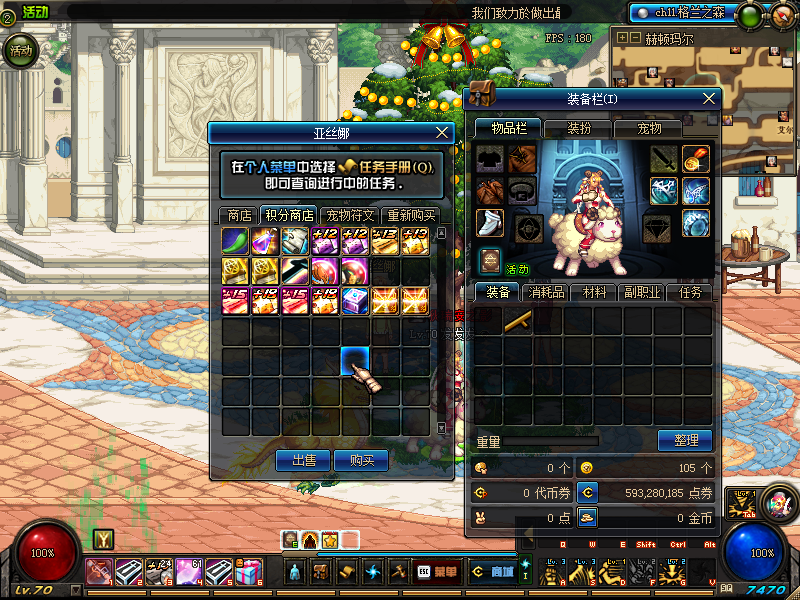Viewport: 800px width, 600px height.
Task: Select the green feather shop item
Action: pos(236,241)
